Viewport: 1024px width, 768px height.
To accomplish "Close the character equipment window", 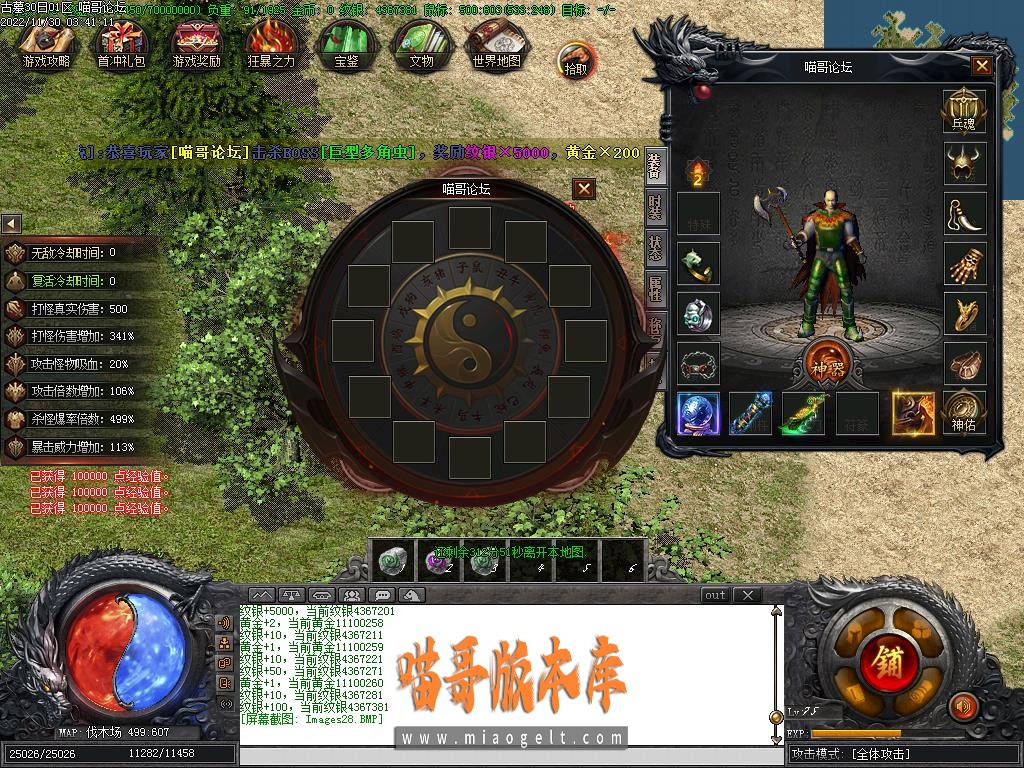I will pos(982,66).
